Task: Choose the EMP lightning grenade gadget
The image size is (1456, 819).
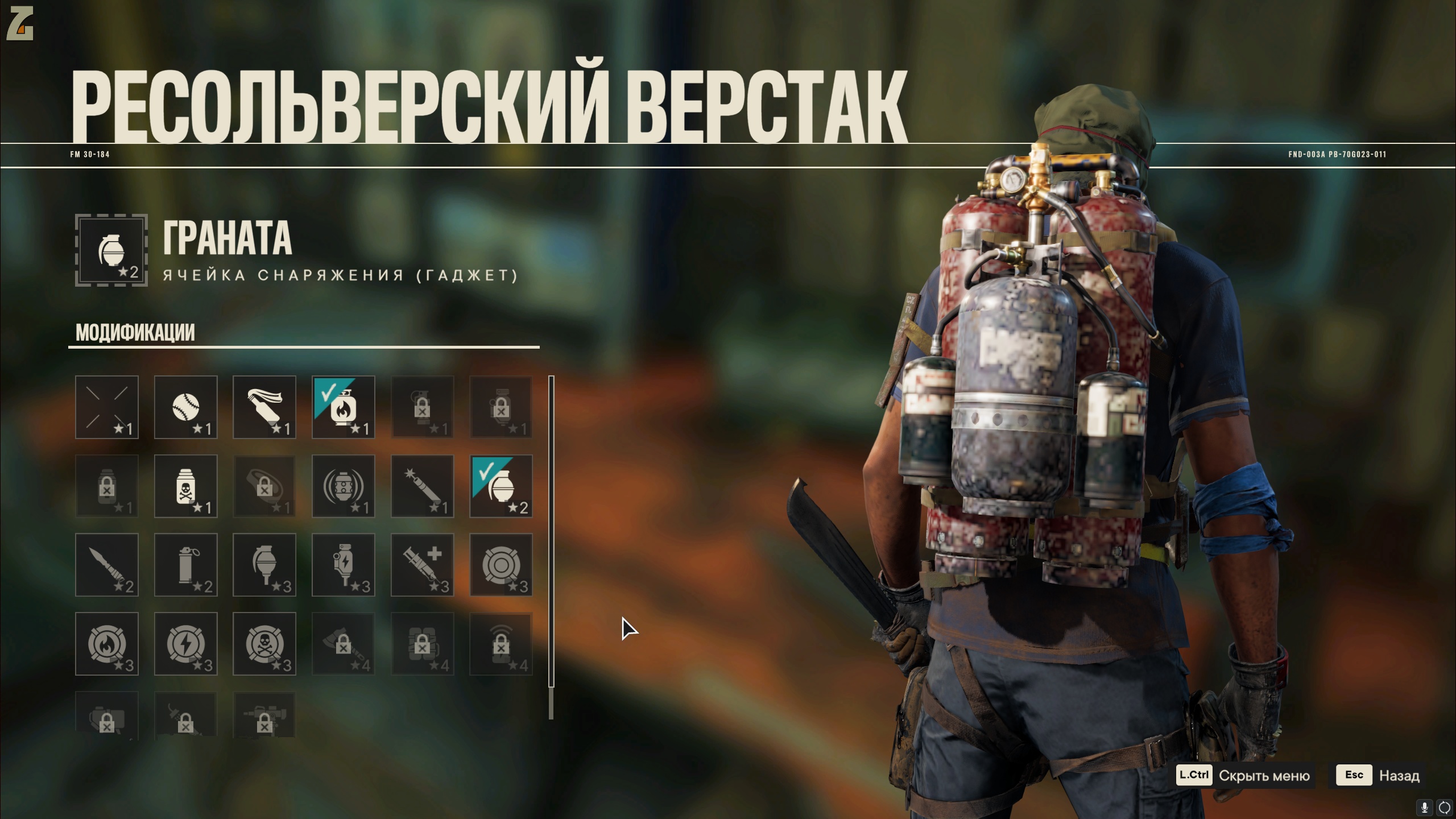Action: [x=343, y=565]
